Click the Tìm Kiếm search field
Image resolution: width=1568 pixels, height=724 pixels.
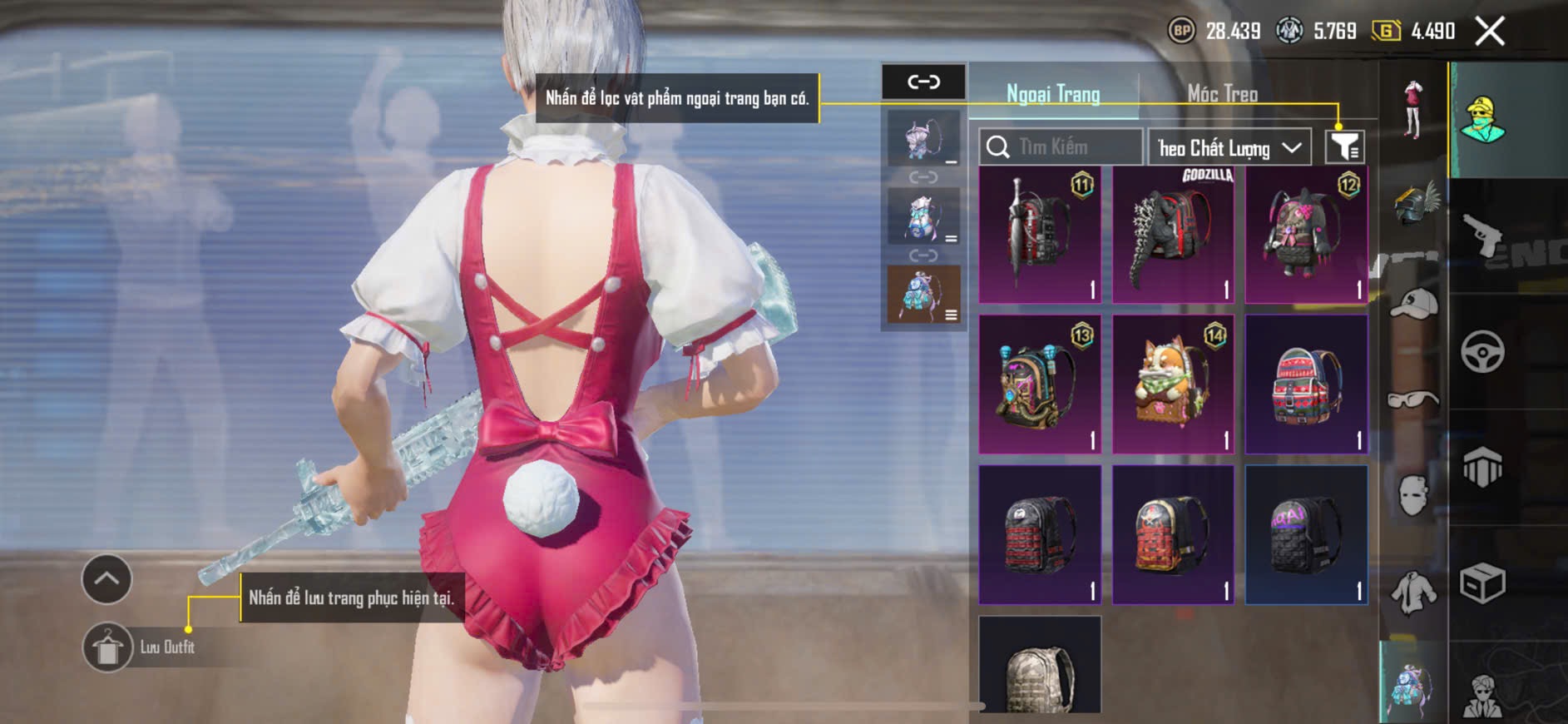pyautogui.click(x=1061, y=147)
